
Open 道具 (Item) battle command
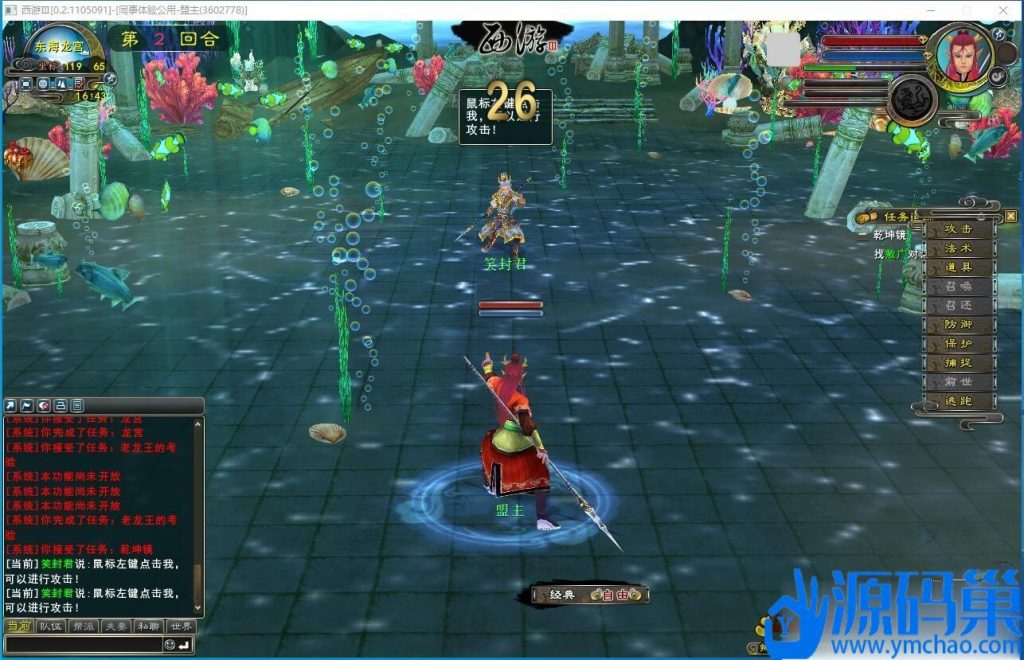pyautogui.click(x=958, y=267)
